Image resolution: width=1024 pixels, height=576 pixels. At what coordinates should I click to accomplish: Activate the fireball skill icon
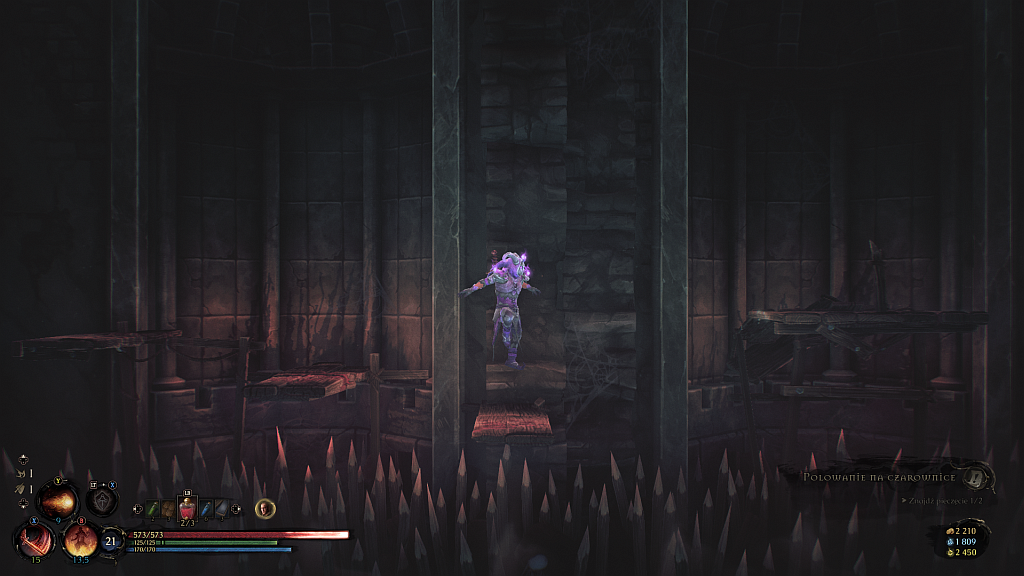coord(57,499)
